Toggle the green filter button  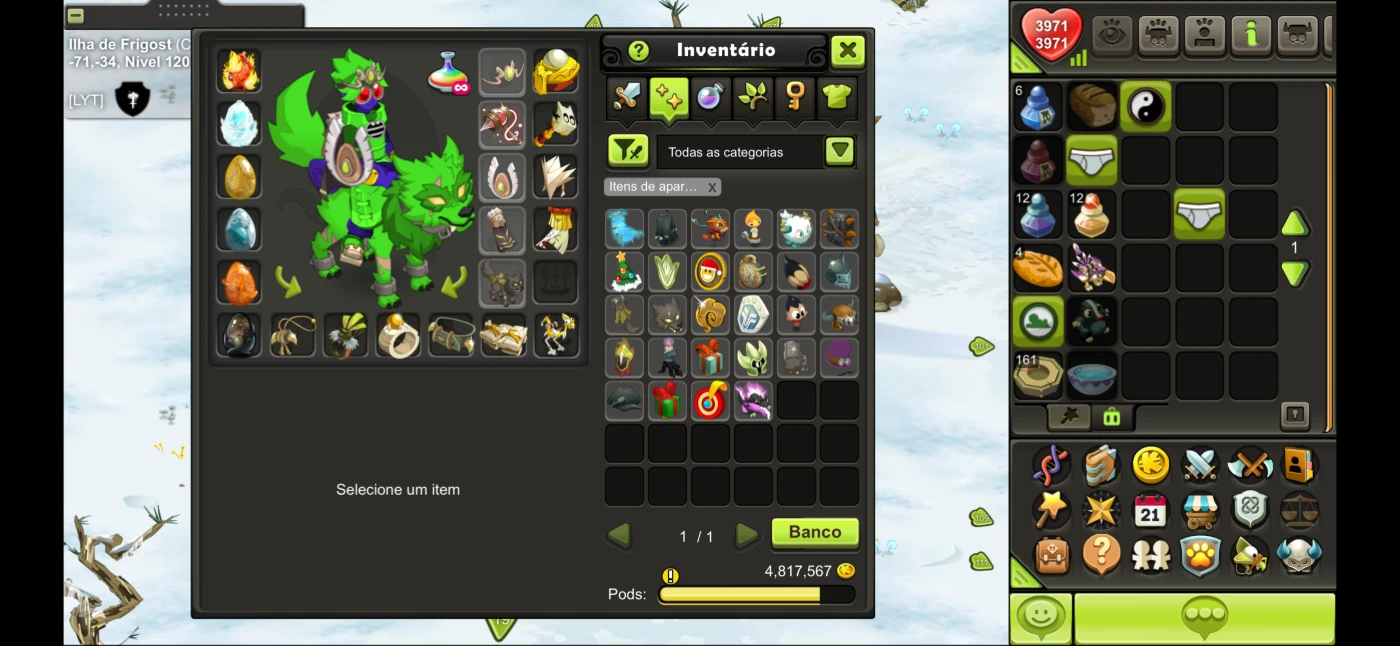coord(628,152)
